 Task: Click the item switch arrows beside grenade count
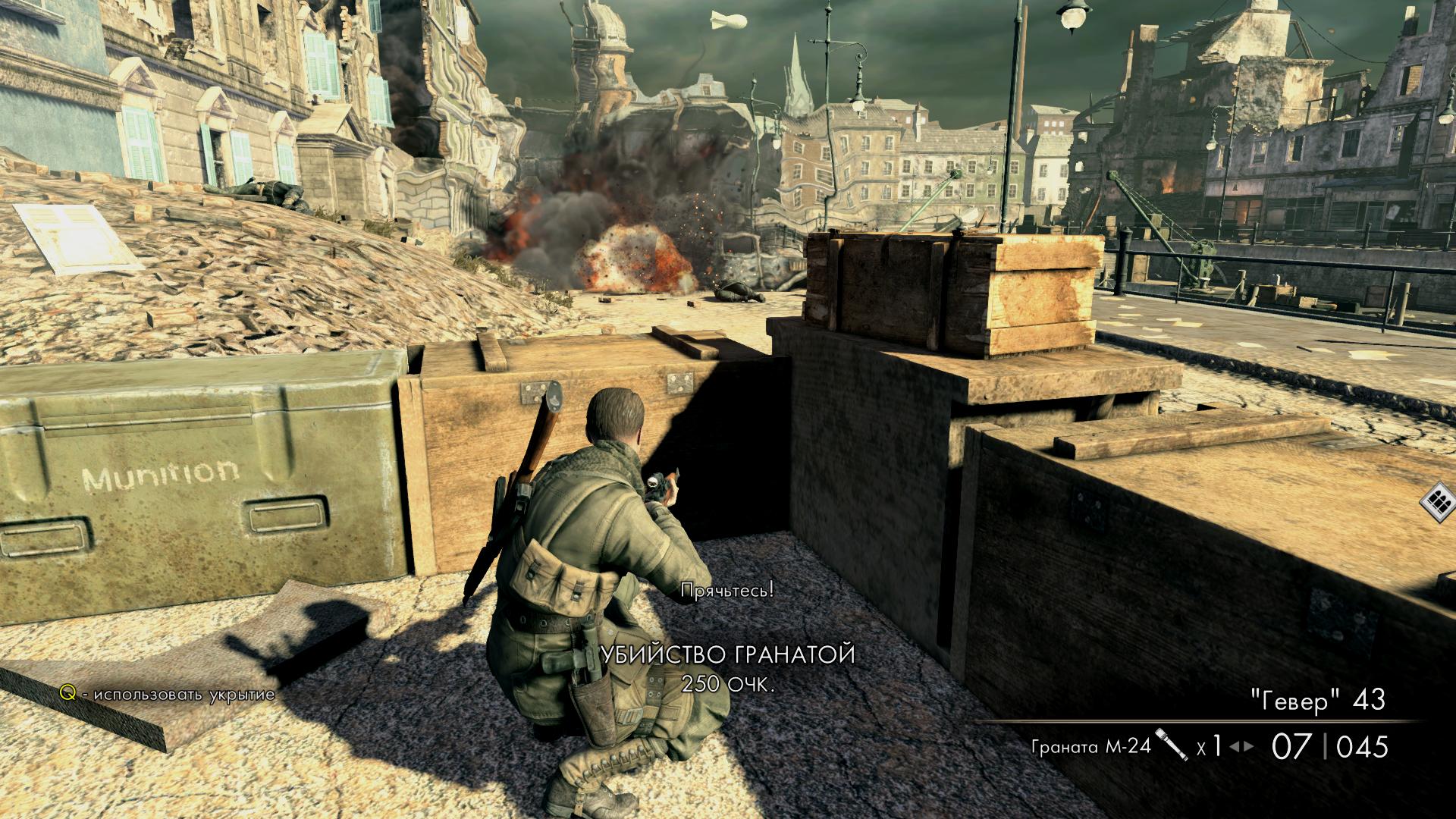click(x=1241, y=746)
